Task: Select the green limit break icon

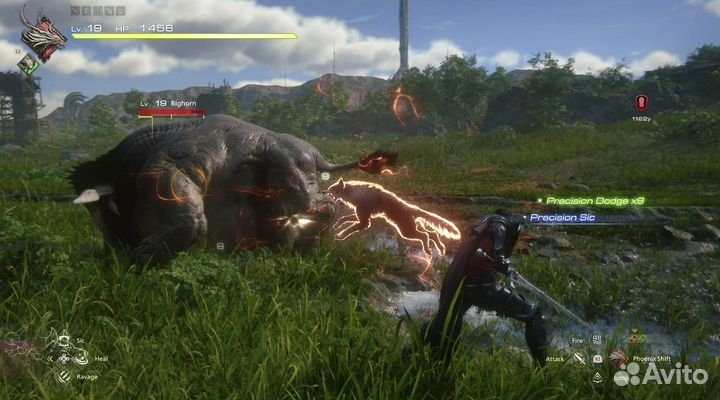Action: (30, 64)
